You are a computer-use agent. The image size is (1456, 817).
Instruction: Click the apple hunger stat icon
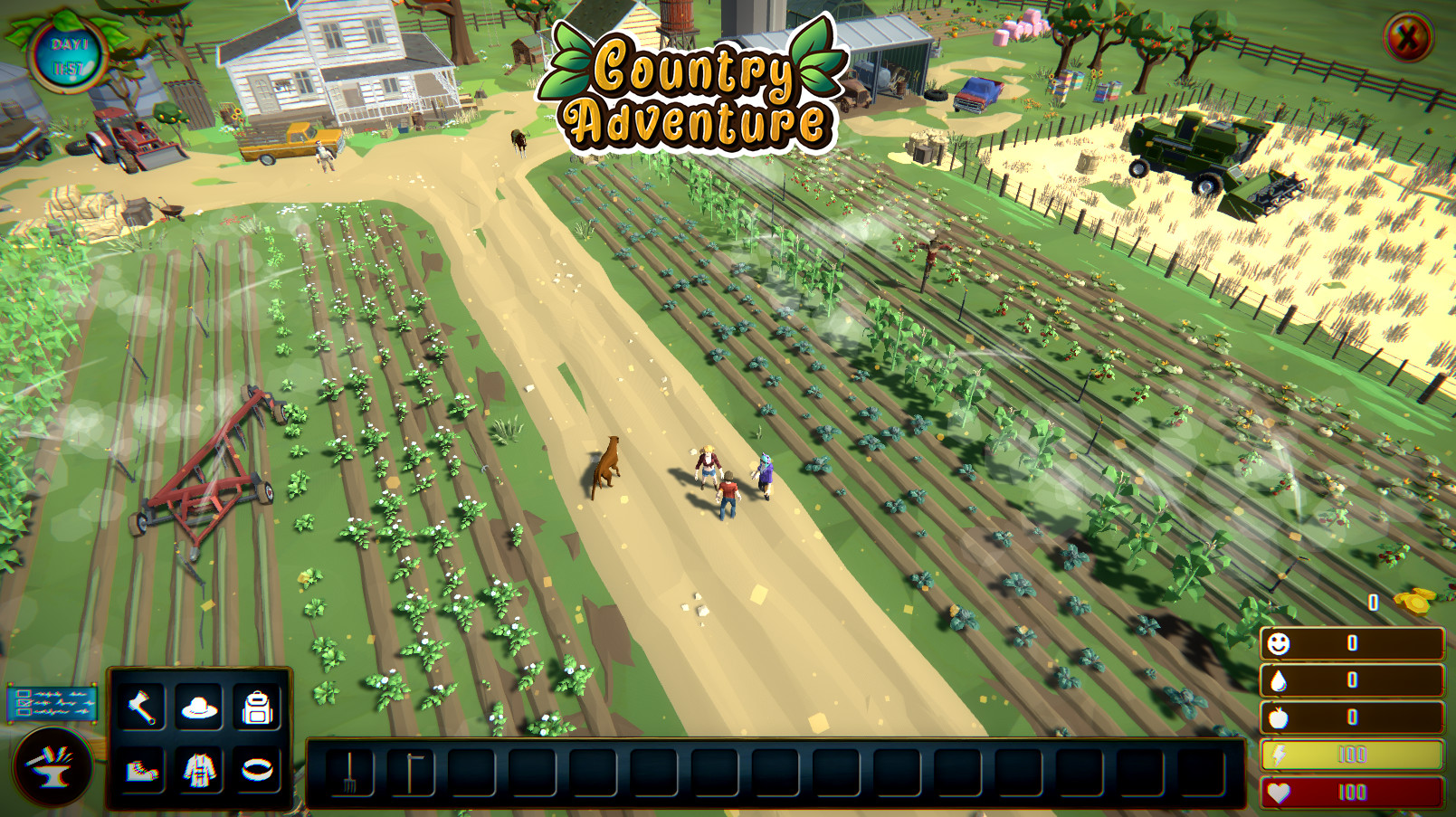point(1279,717)
